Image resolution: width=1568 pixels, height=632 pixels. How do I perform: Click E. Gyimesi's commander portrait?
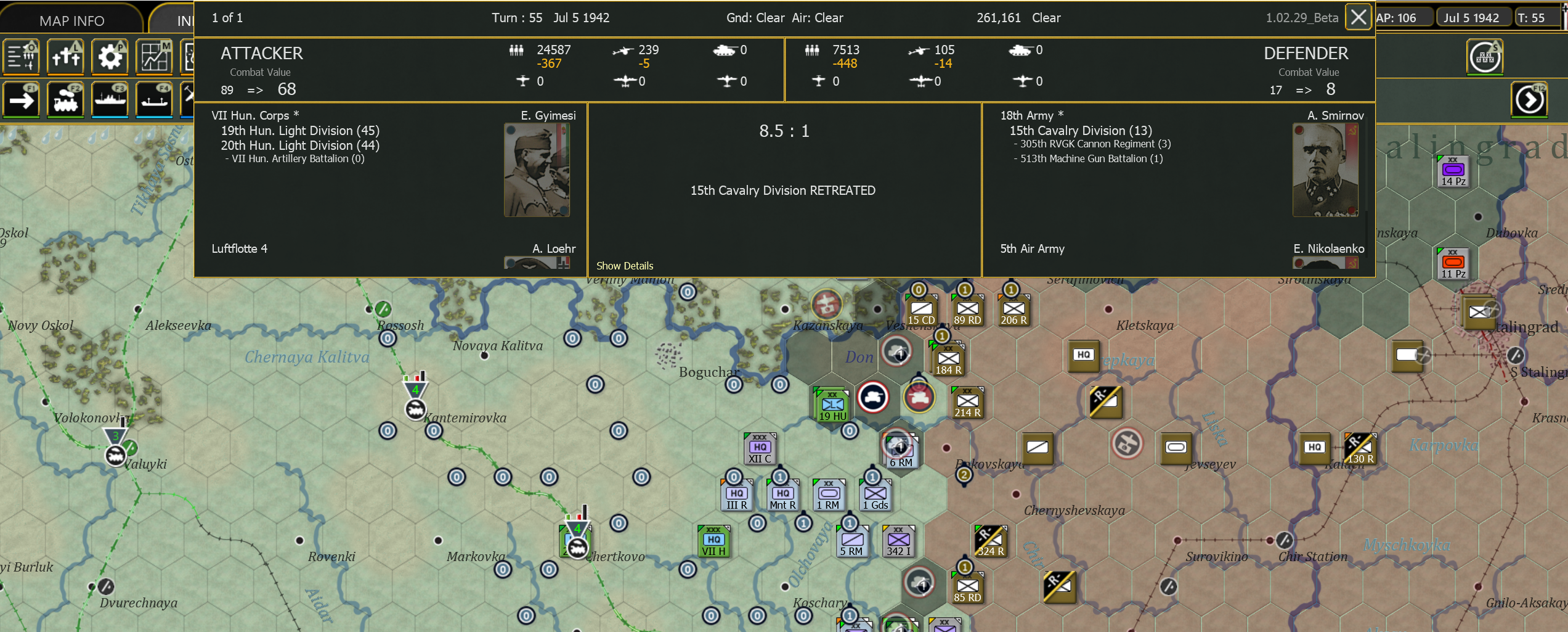click(x=536, y=170)
